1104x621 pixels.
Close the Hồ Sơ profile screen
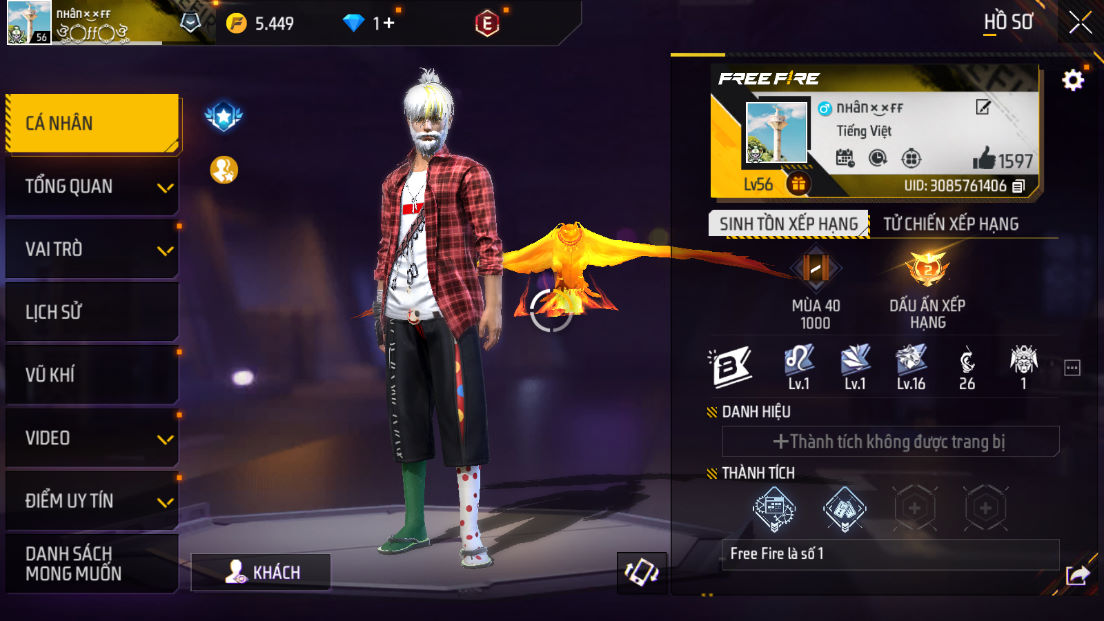(x=1080, y=23)
